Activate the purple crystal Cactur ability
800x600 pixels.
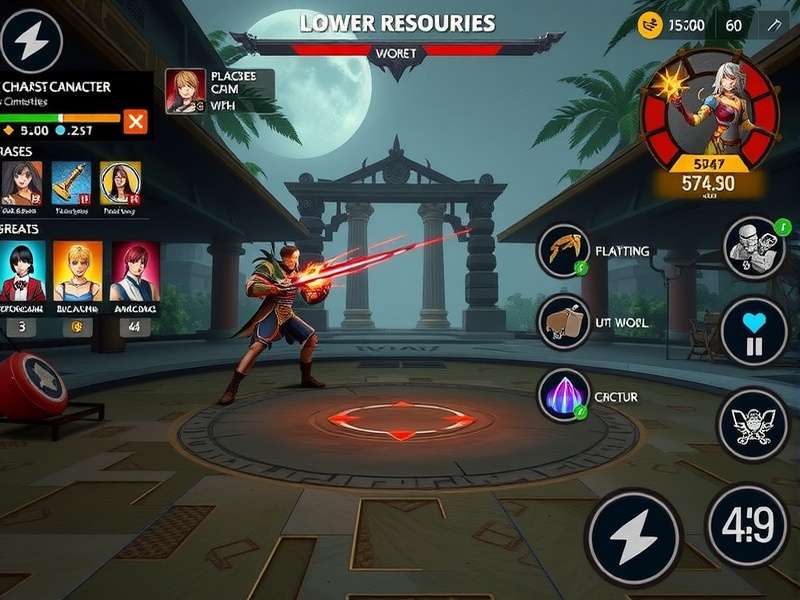561,395
